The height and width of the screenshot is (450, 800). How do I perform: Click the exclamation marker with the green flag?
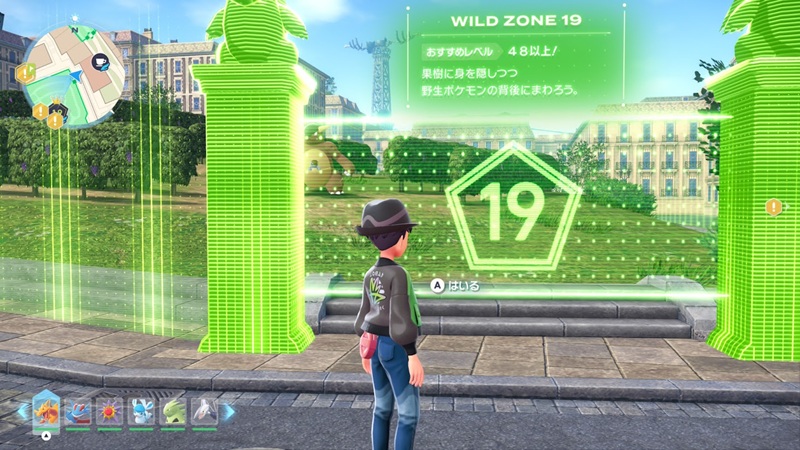(25, 70)
